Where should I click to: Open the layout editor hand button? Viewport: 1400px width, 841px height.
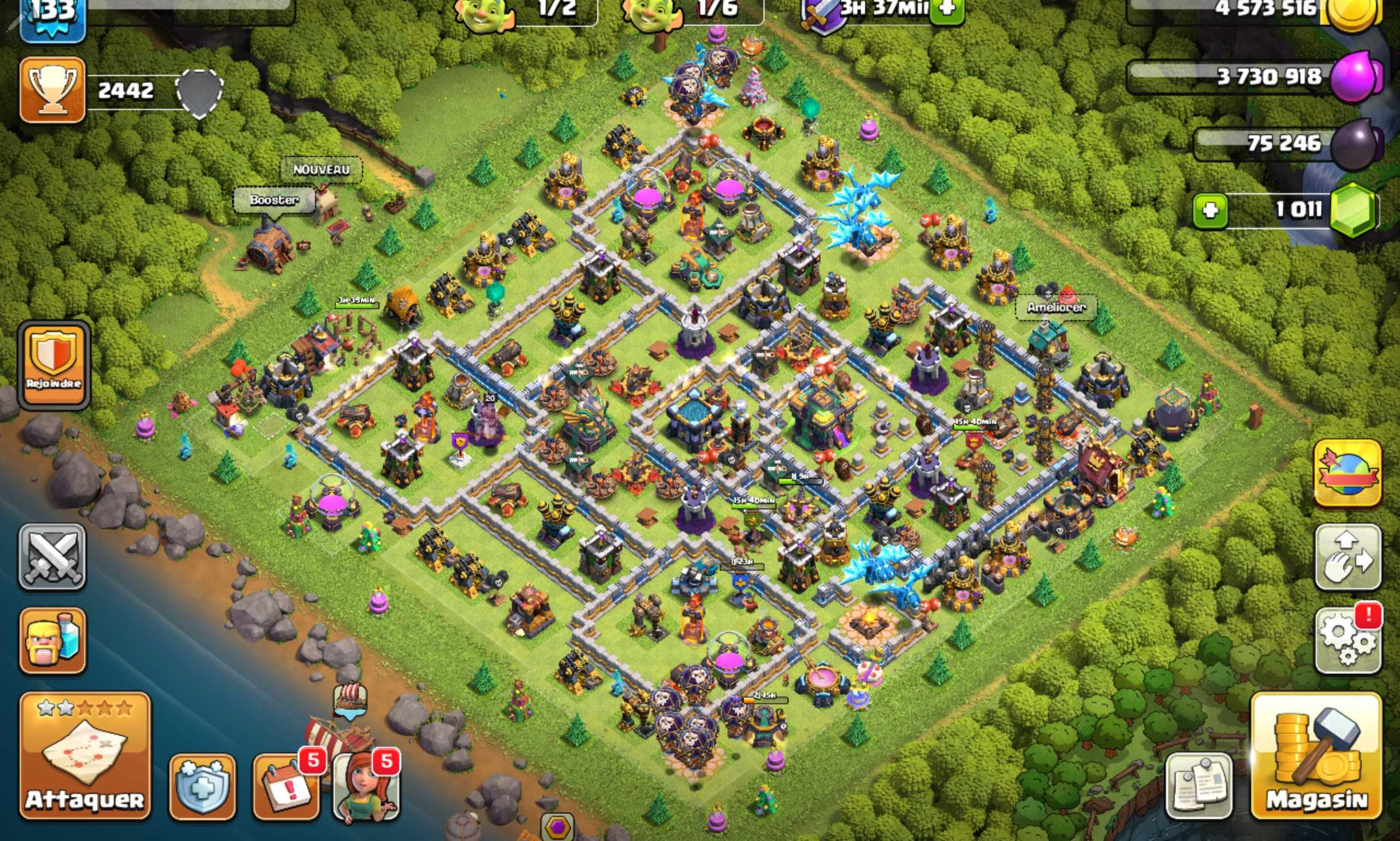point(1347,557)
